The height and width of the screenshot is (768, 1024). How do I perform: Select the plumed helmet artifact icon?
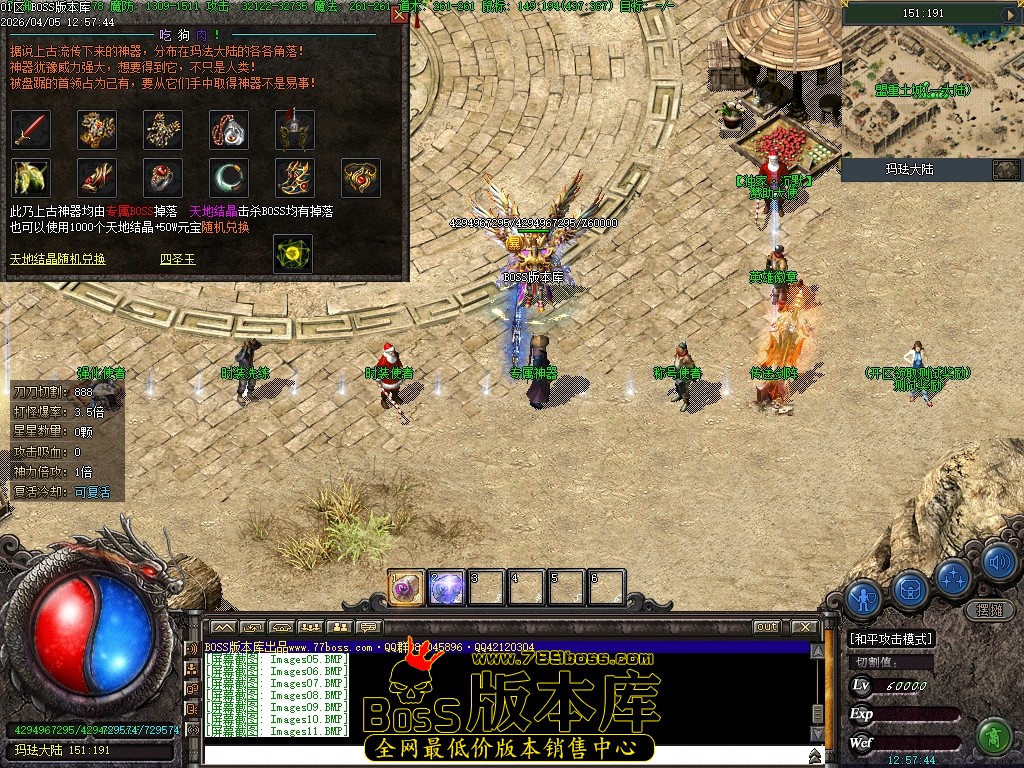[x=294, y=129]
